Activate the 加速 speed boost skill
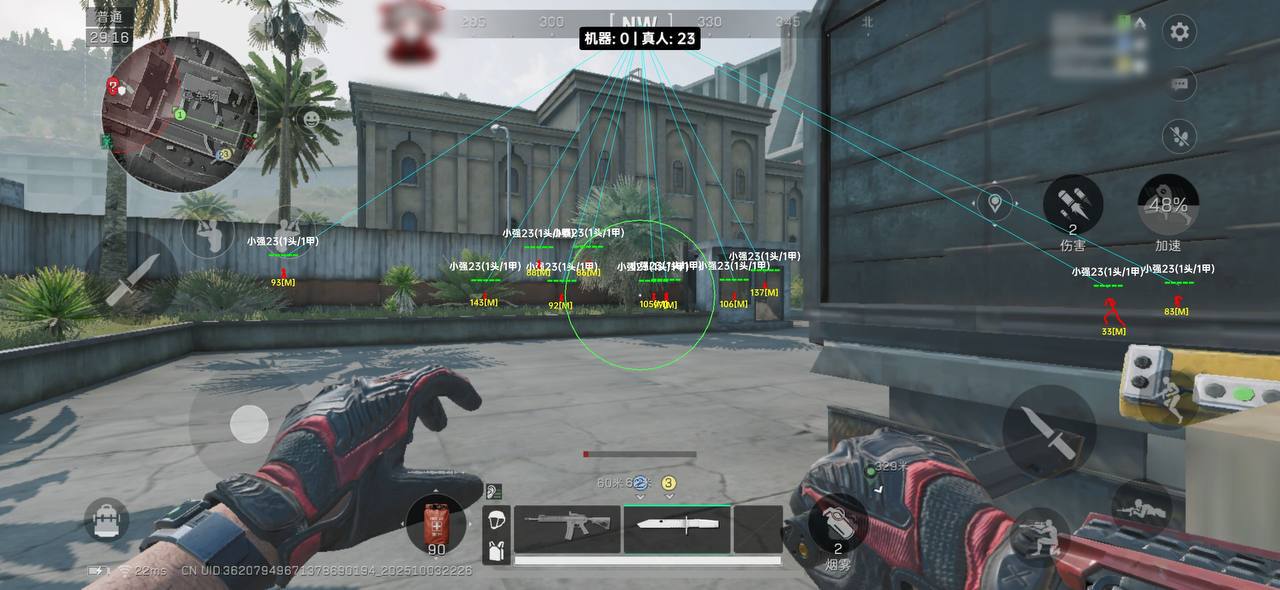1280x590 pixels. coord(1168,206)
